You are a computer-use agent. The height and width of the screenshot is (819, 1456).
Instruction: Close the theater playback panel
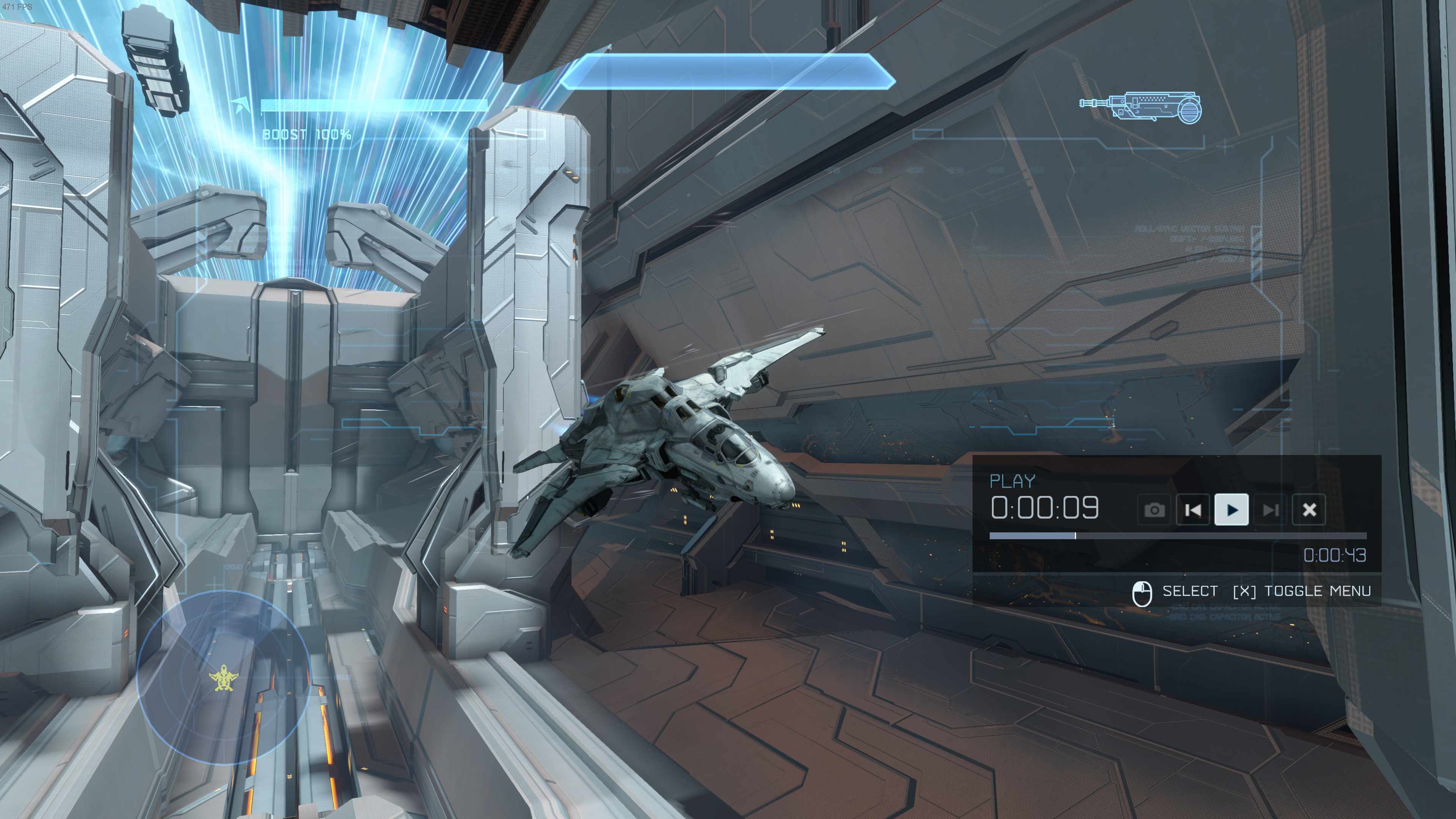pyautogui.click(x=1309, y=510)
